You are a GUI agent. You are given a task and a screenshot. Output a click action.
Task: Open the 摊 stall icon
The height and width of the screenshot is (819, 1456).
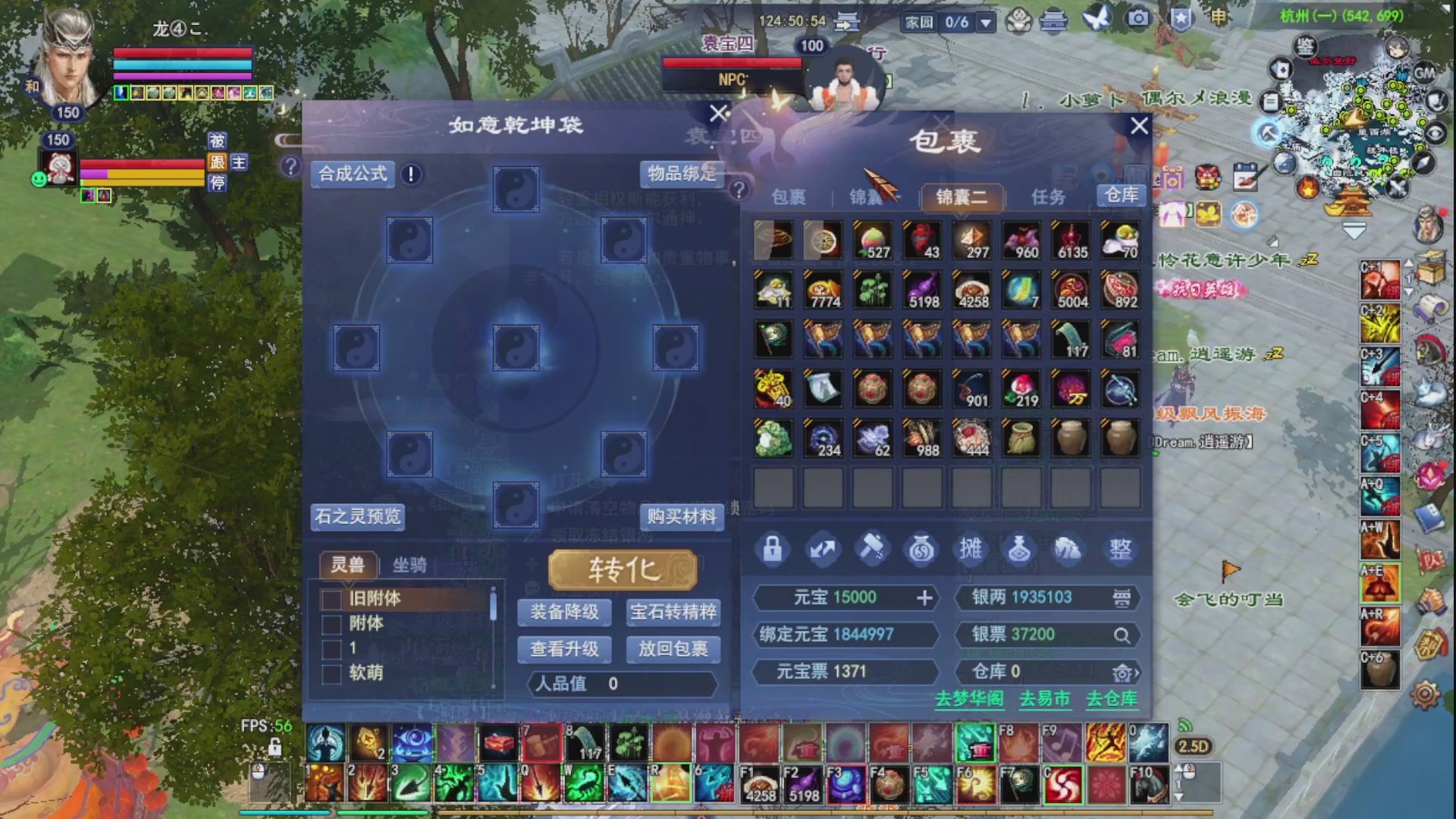971,549
